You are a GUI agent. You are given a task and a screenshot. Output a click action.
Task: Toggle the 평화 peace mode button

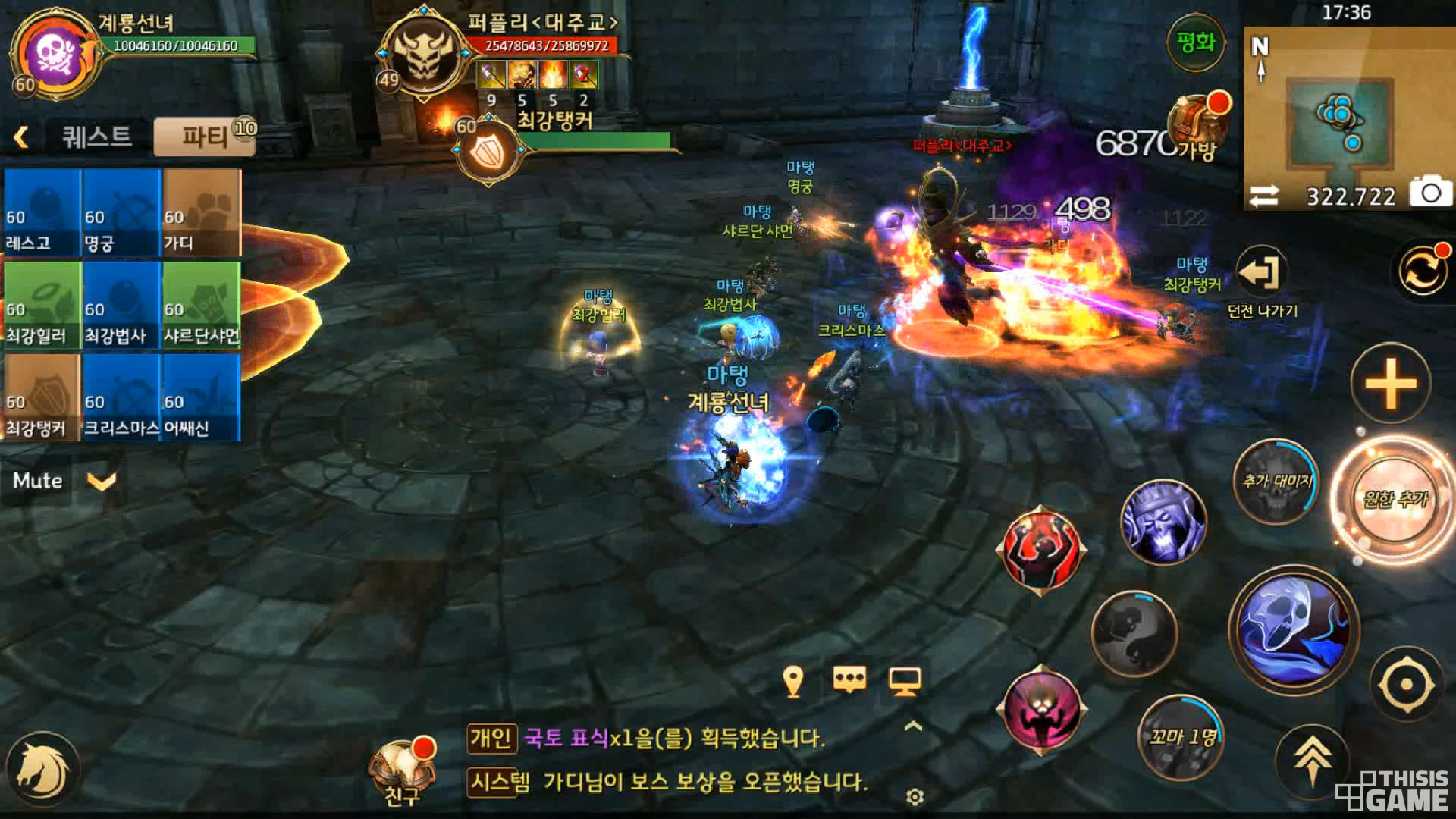pos(1196,42)
